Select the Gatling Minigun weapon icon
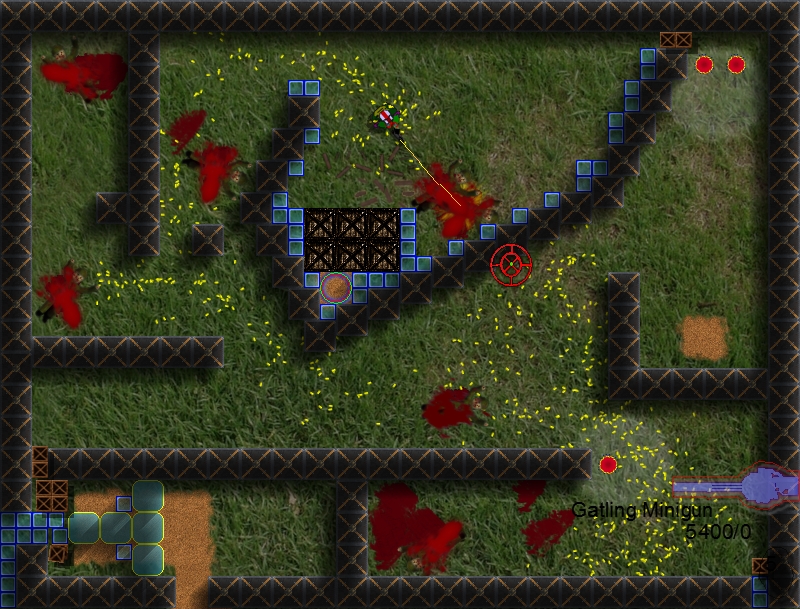800x609 pixels. pyautogui.click(x=735, y=486)
